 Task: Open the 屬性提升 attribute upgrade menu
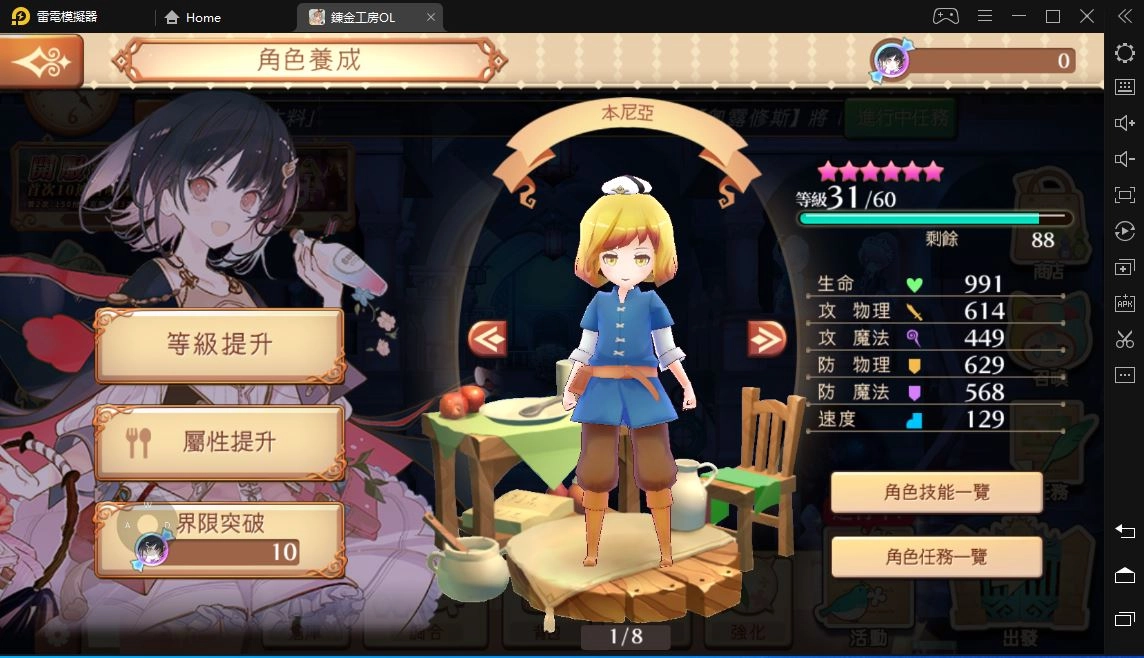[219, 441]
